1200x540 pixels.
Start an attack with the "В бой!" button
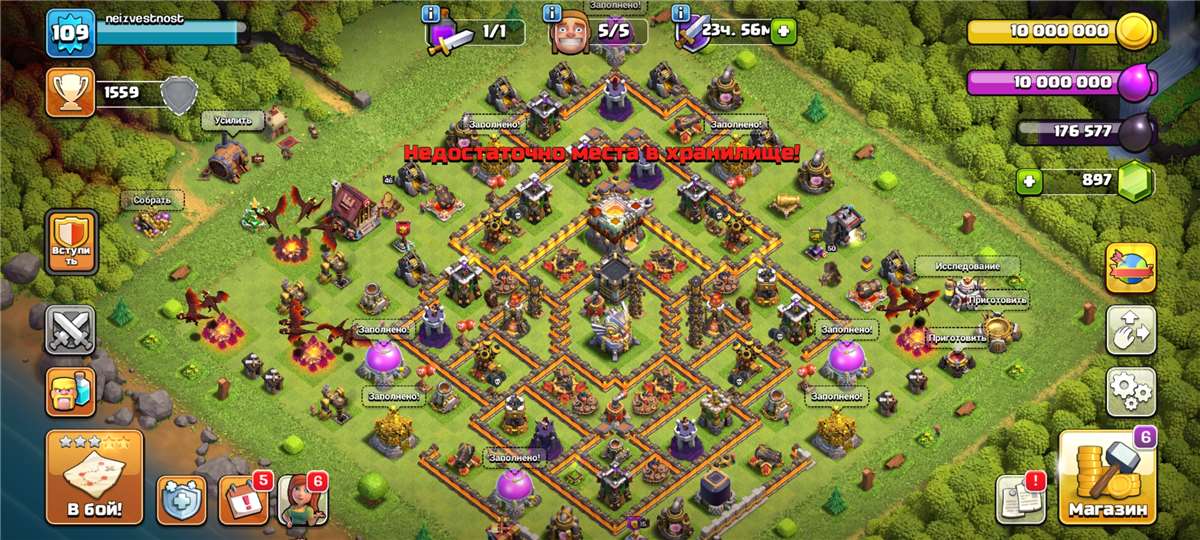coord(95,477)
